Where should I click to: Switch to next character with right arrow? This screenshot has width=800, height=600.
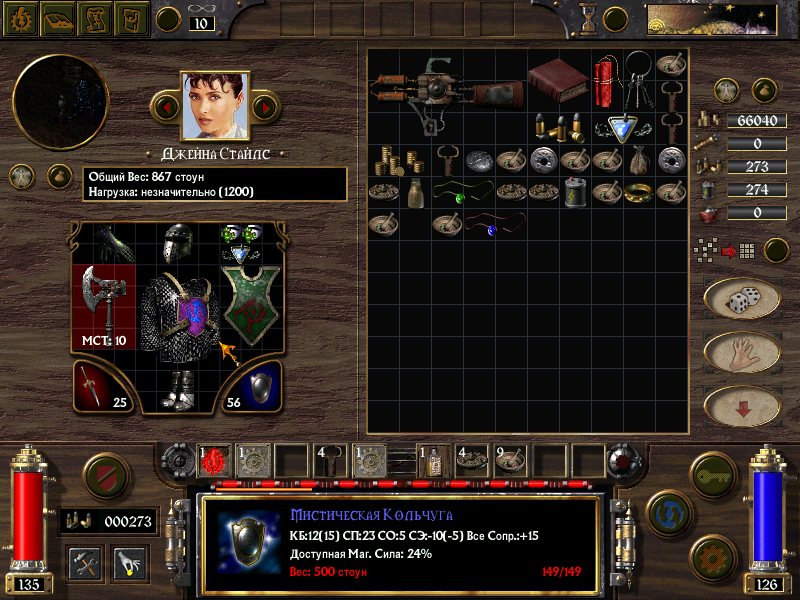point(264,106)
